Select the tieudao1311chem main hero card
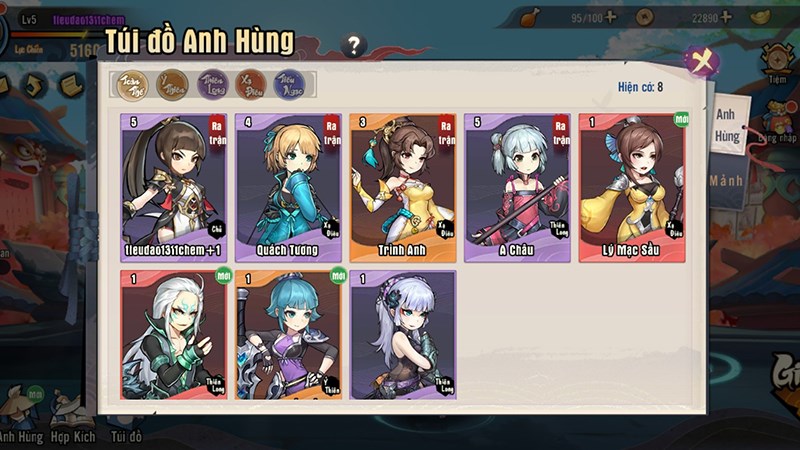This screenshot has height=450, width=800. (172, 187)
